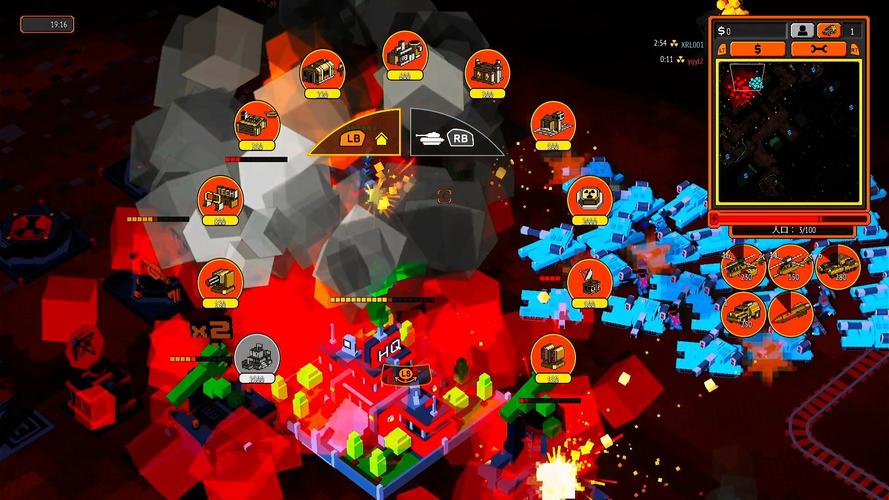Choose the radar dish building icon

(x=590, y=281)
